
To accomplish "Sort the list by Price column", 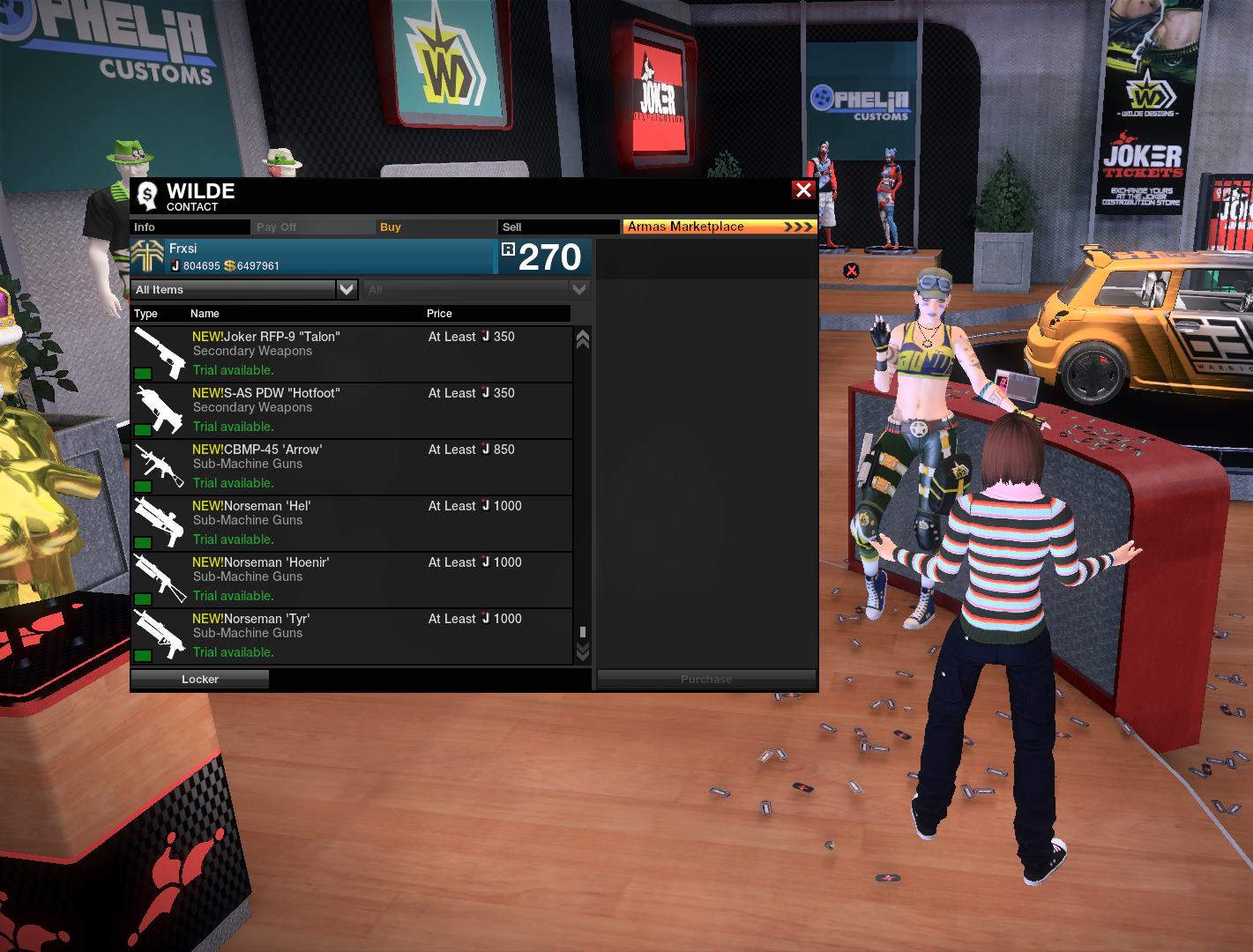I will pyautogui.click(x=439, y=313).
